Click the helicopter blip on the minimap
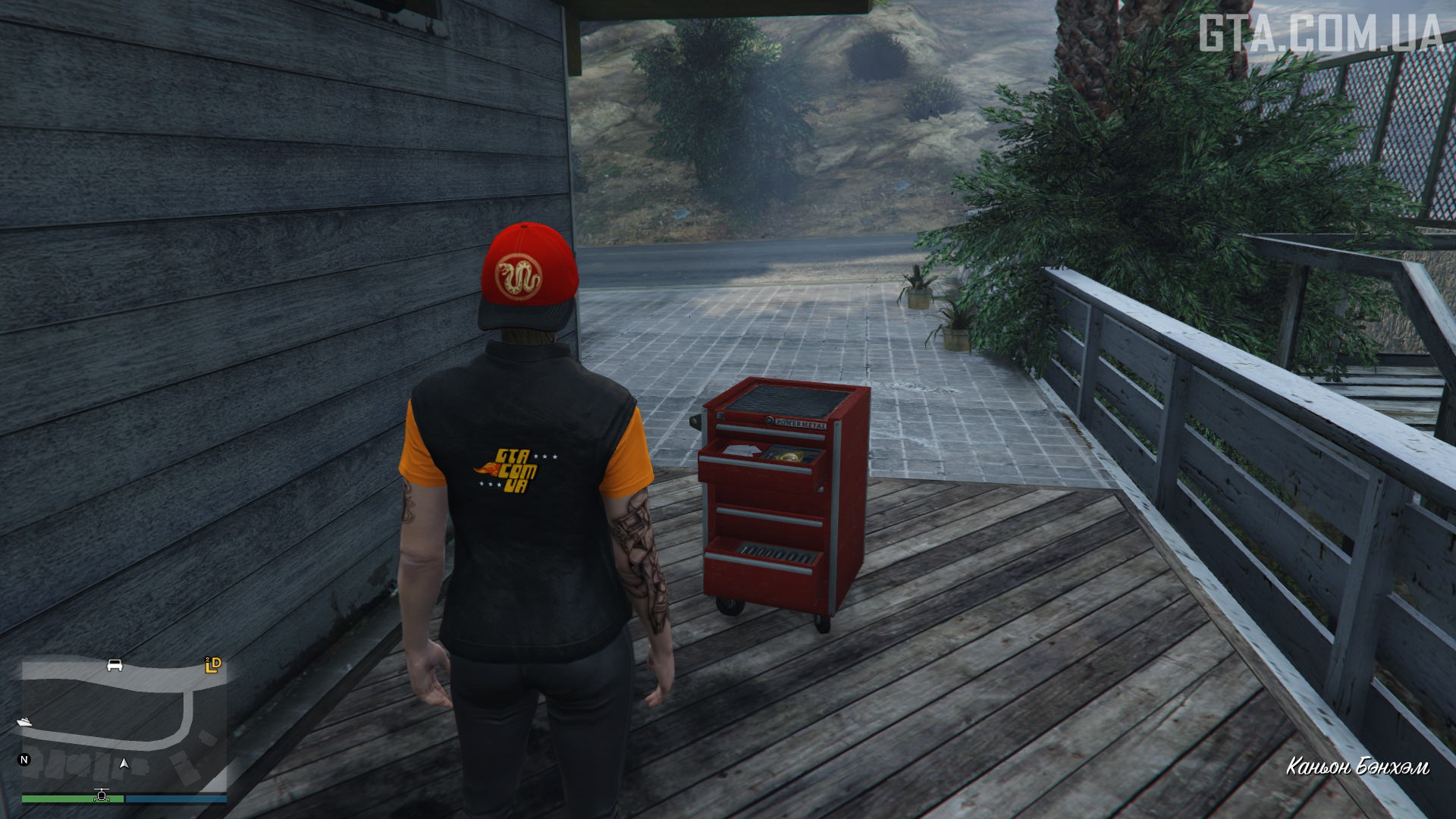Viewport: 1456px width, 819px height. click(102, 795)
